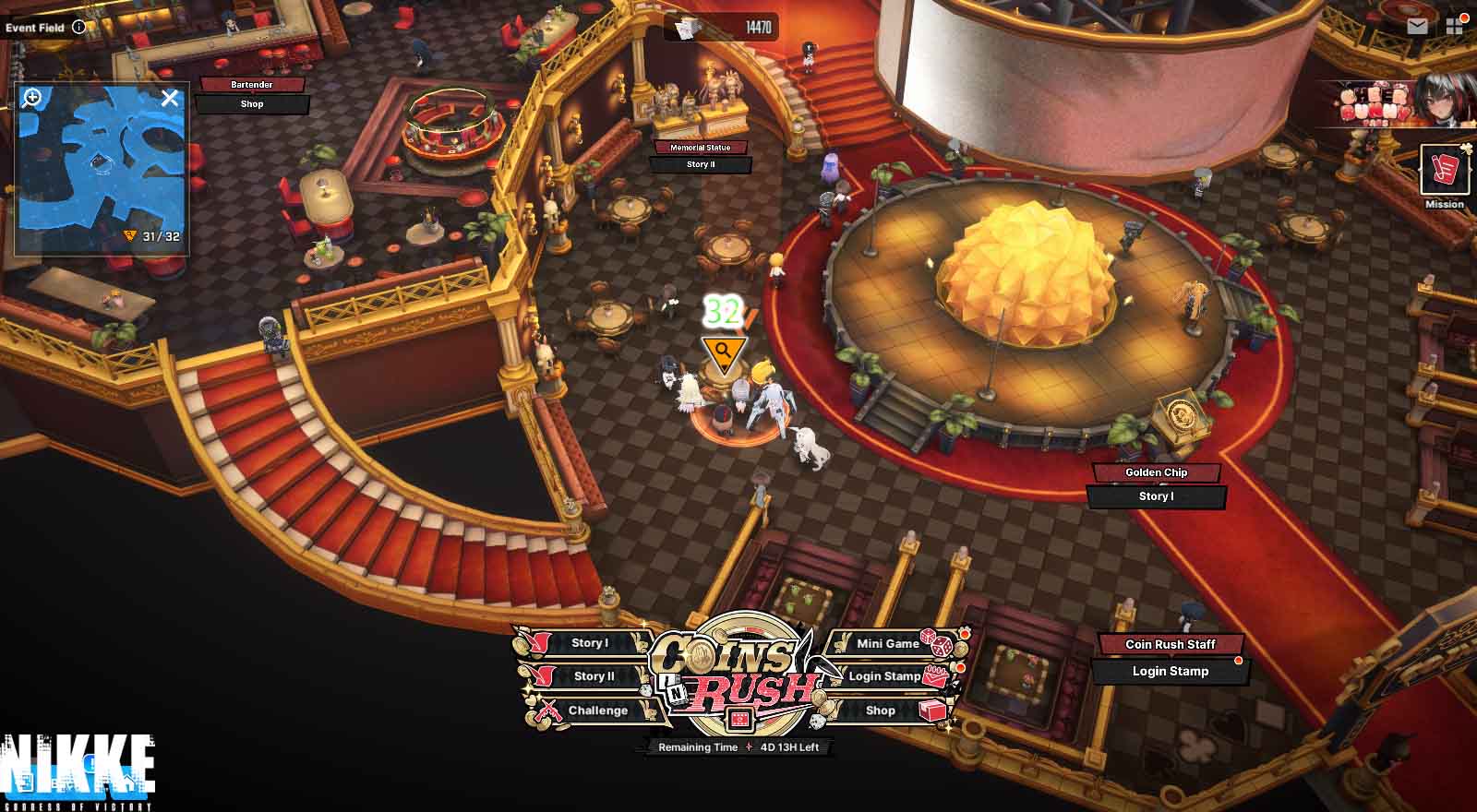Open the Story I menu entry
Image resolution: width=1477 pixels, height=812 pixels.
pos(589,643)
